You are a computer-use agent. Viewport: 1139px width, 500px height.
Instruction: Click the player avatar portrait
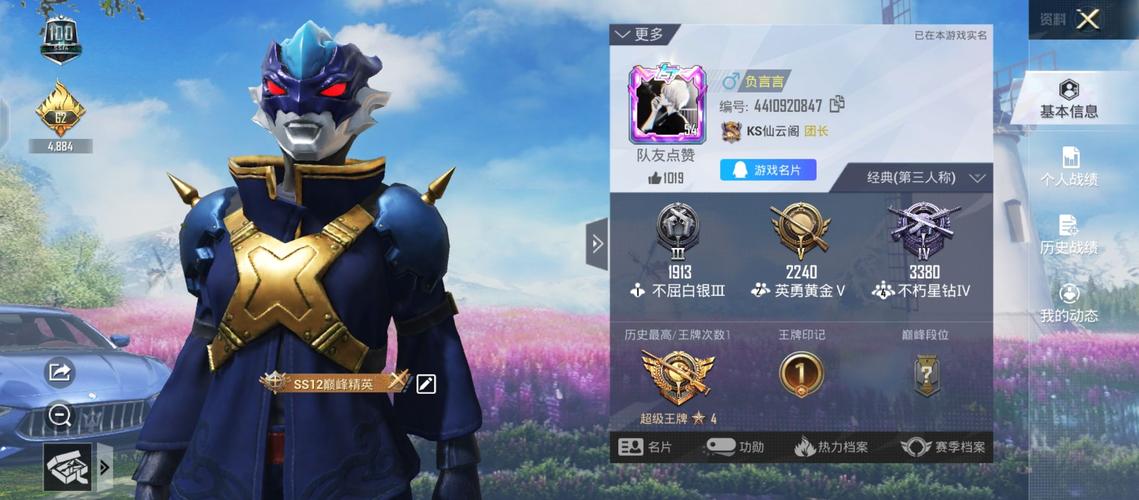[666, 104]
